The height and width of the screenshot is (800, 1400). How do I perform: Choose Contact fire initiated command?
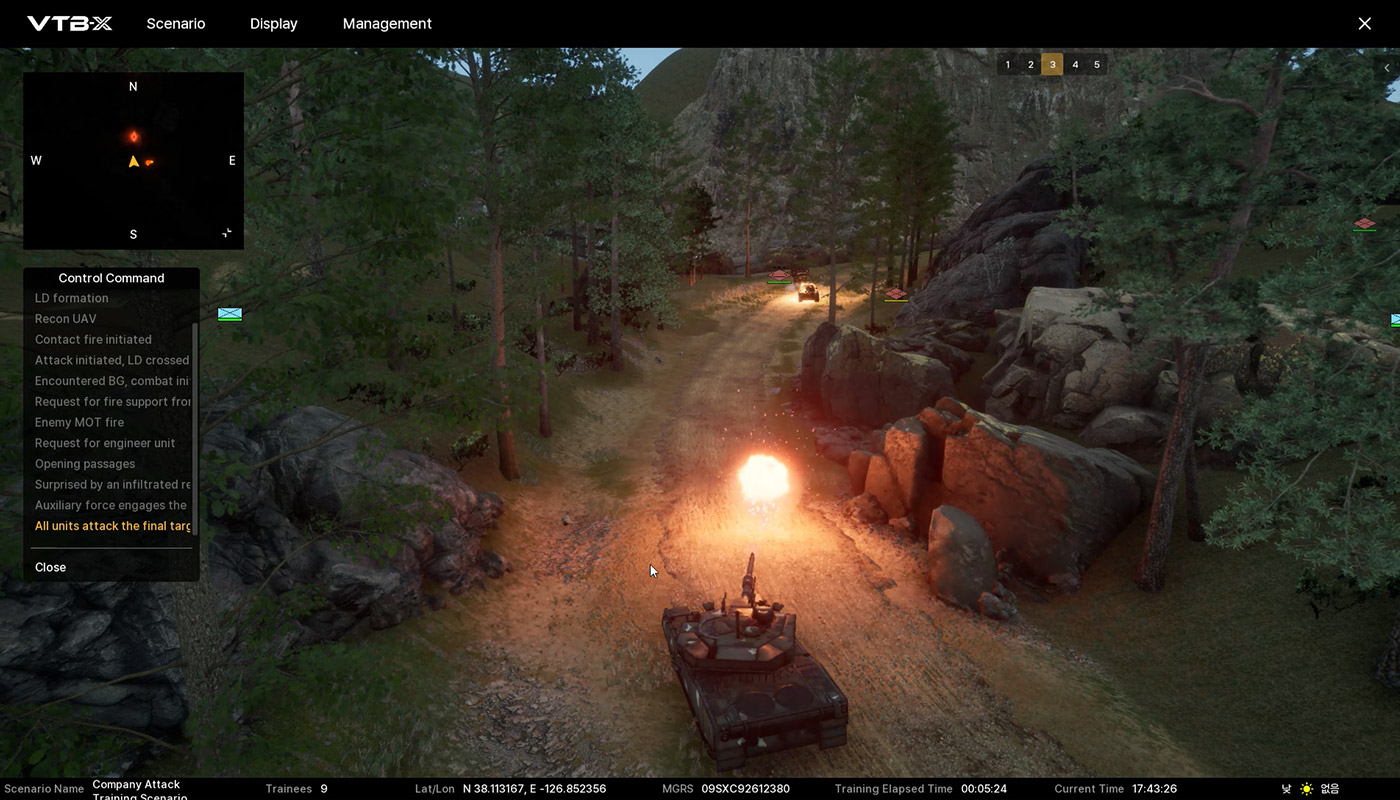pyautogui.click(x=93, y=340)
